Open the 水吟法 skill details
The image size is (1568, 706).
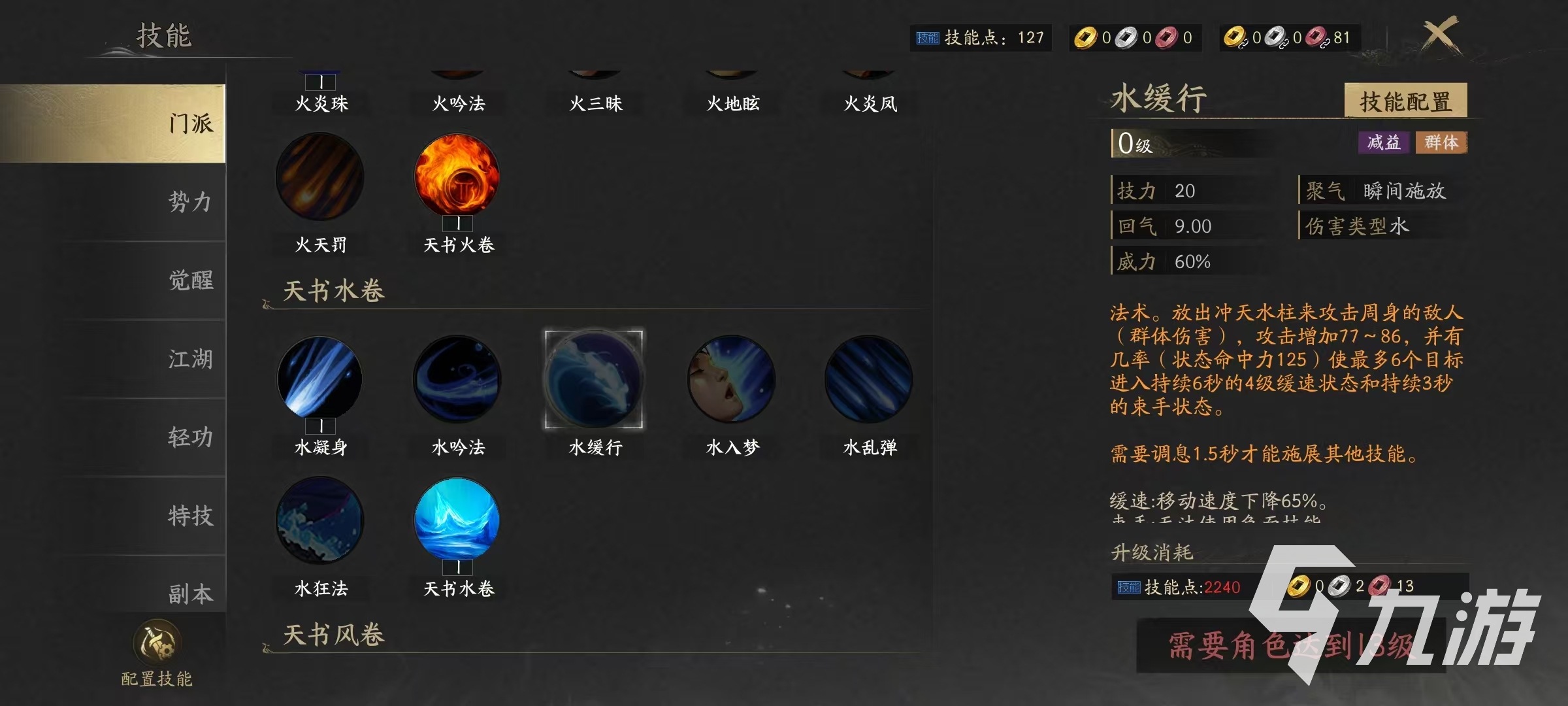click(457, 382)
